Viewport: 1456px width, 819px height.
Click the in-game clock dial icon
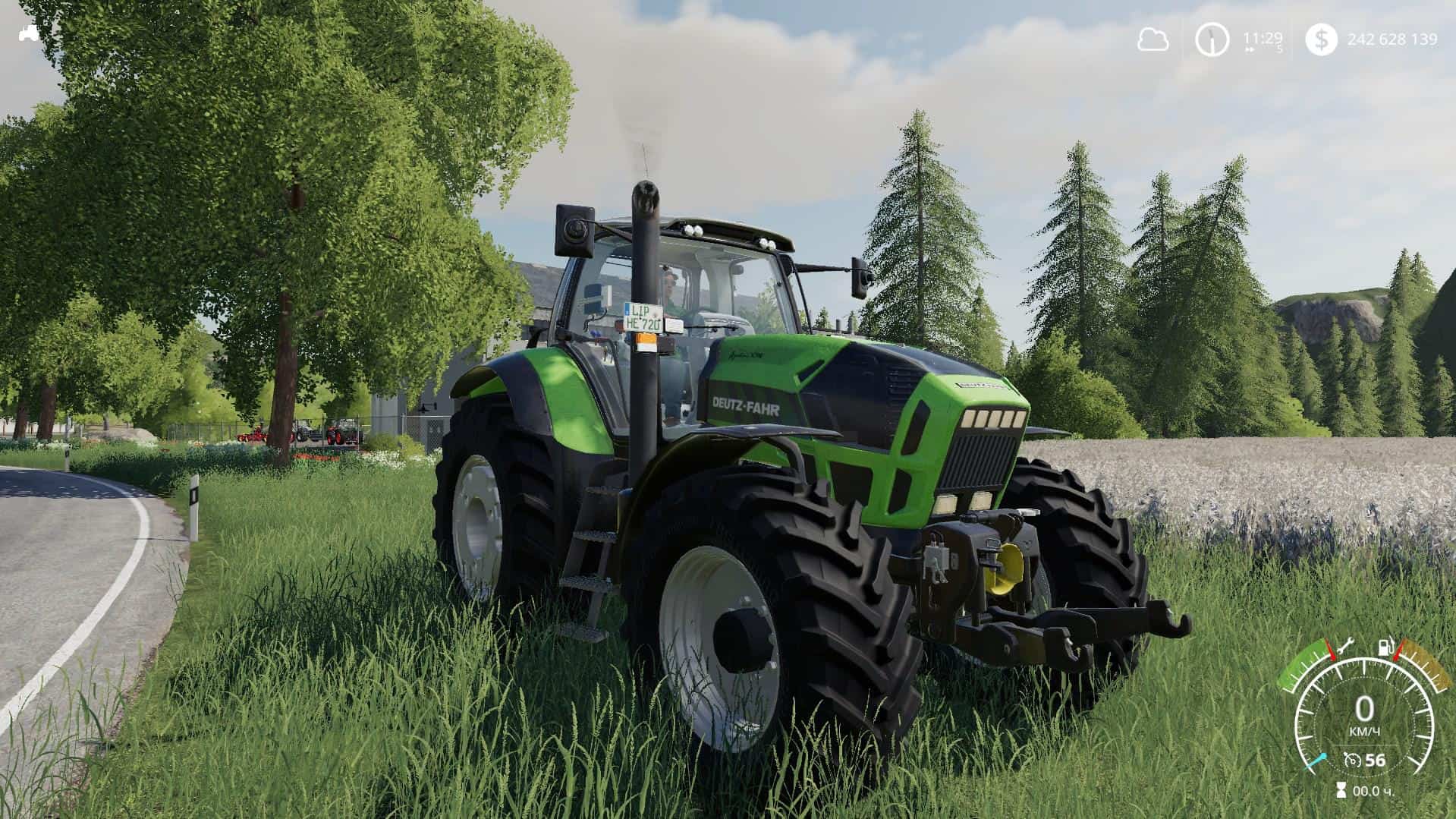tap(1212, 40)
